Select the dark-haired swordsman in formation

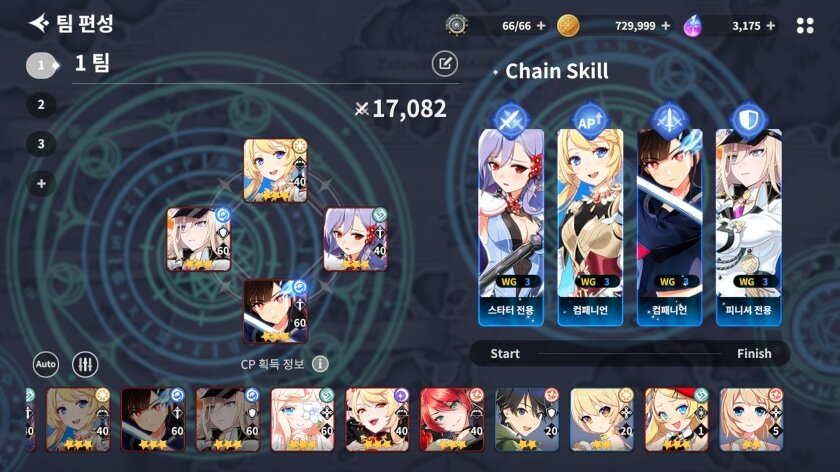[x=275, y=310]
